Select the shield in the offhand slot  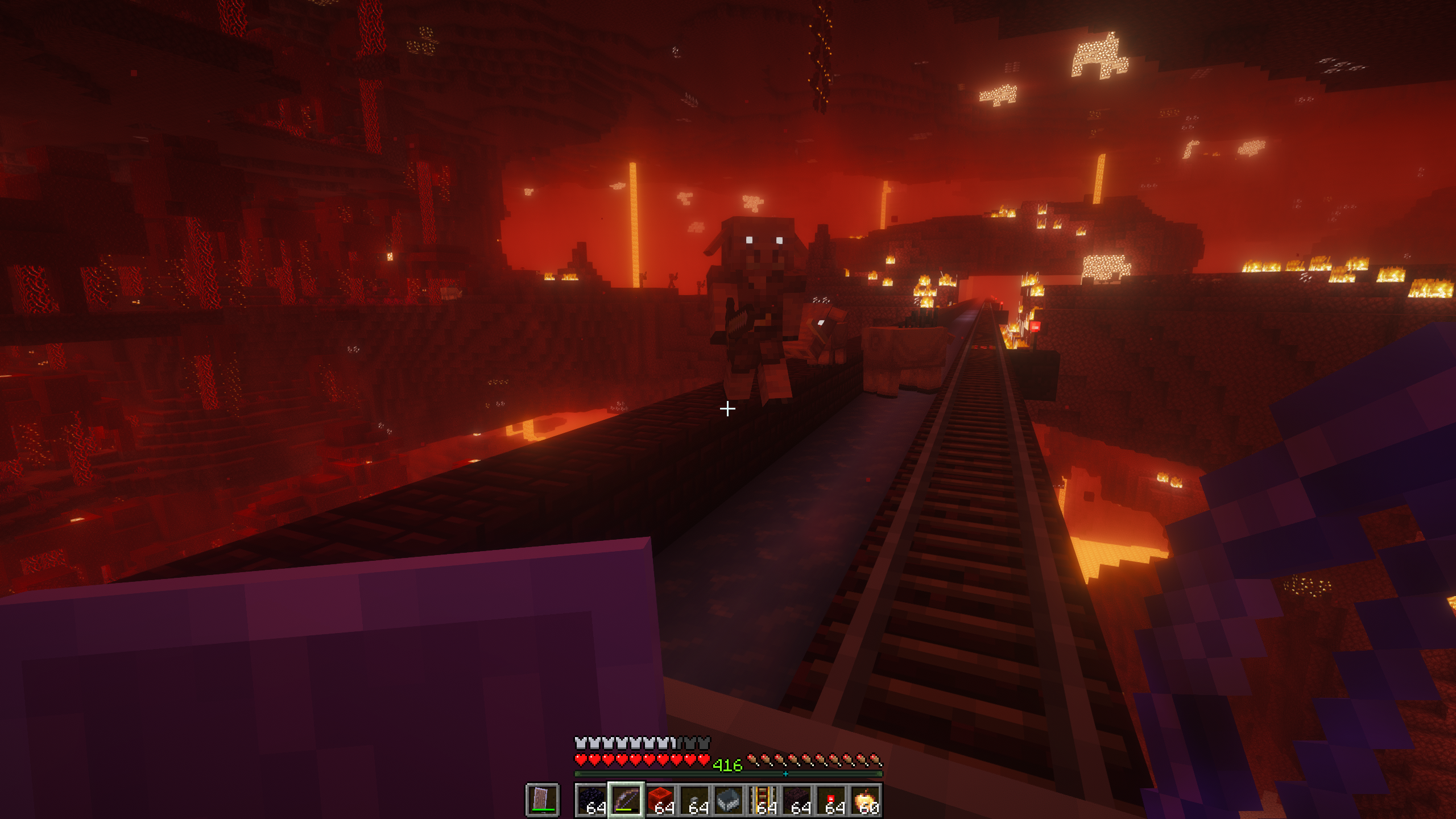click(542, 799)
